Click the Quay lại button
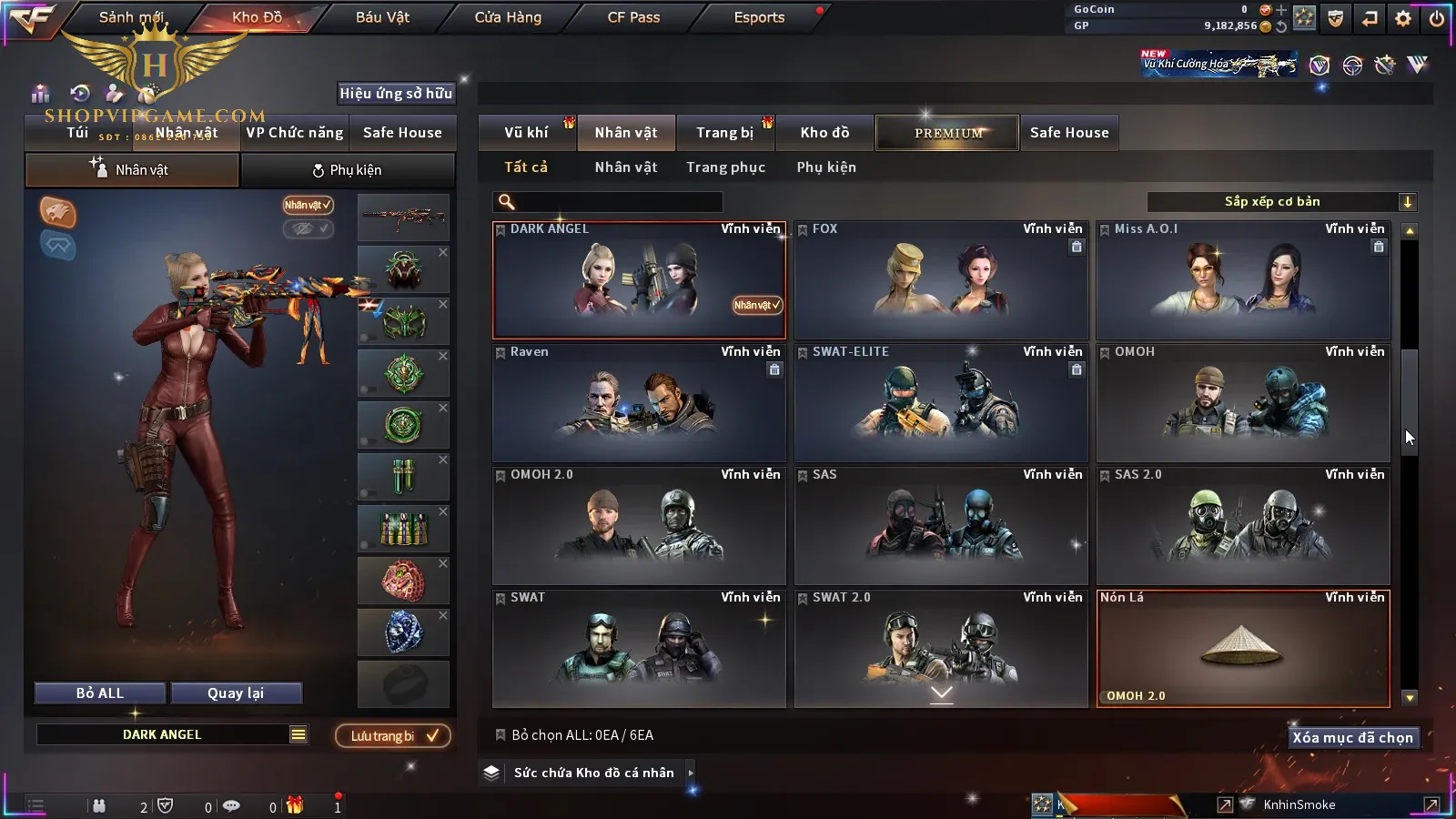 [236, 693]
